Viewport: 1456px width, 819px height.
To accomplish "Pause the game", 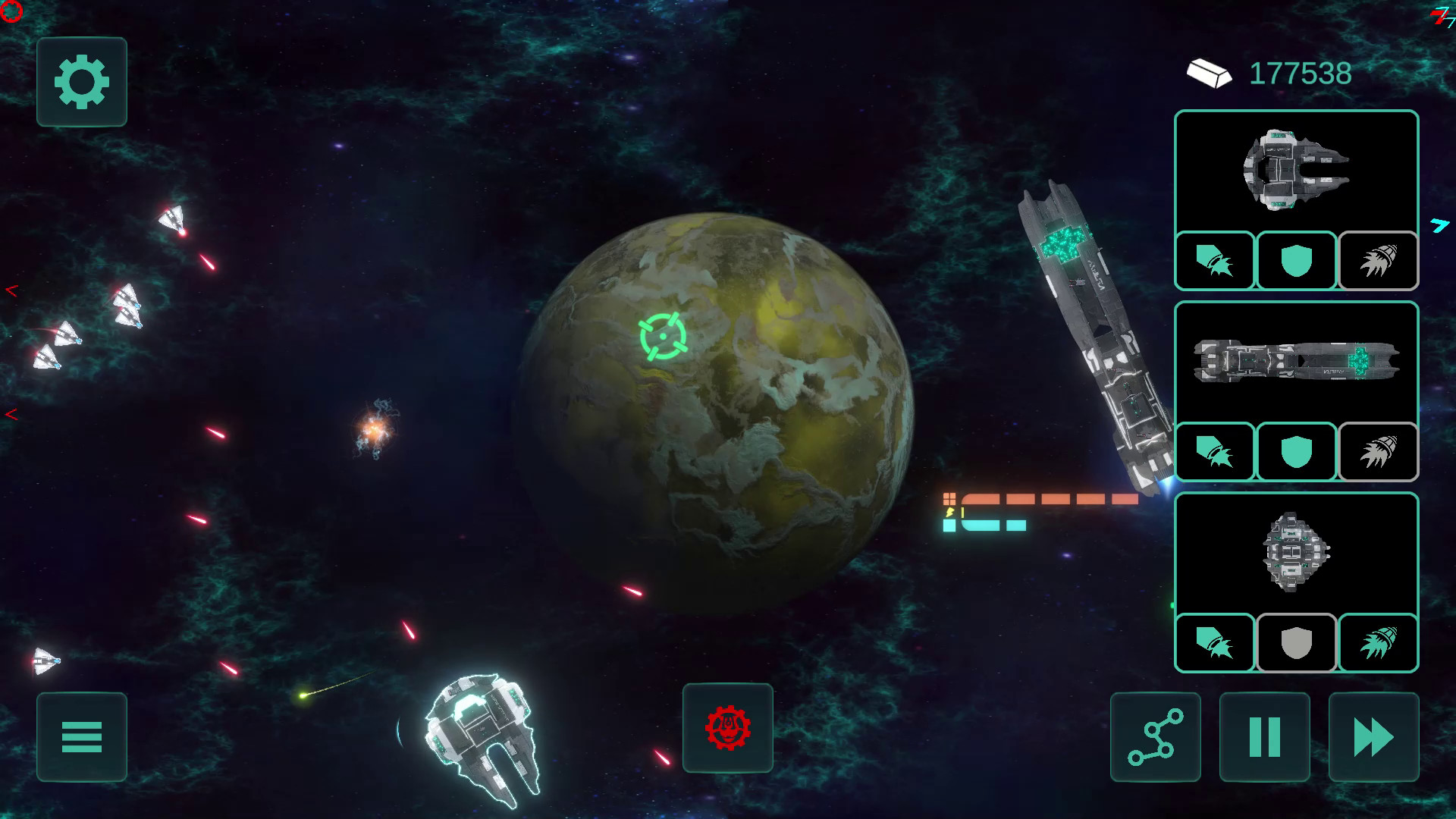I will 1263,736.
